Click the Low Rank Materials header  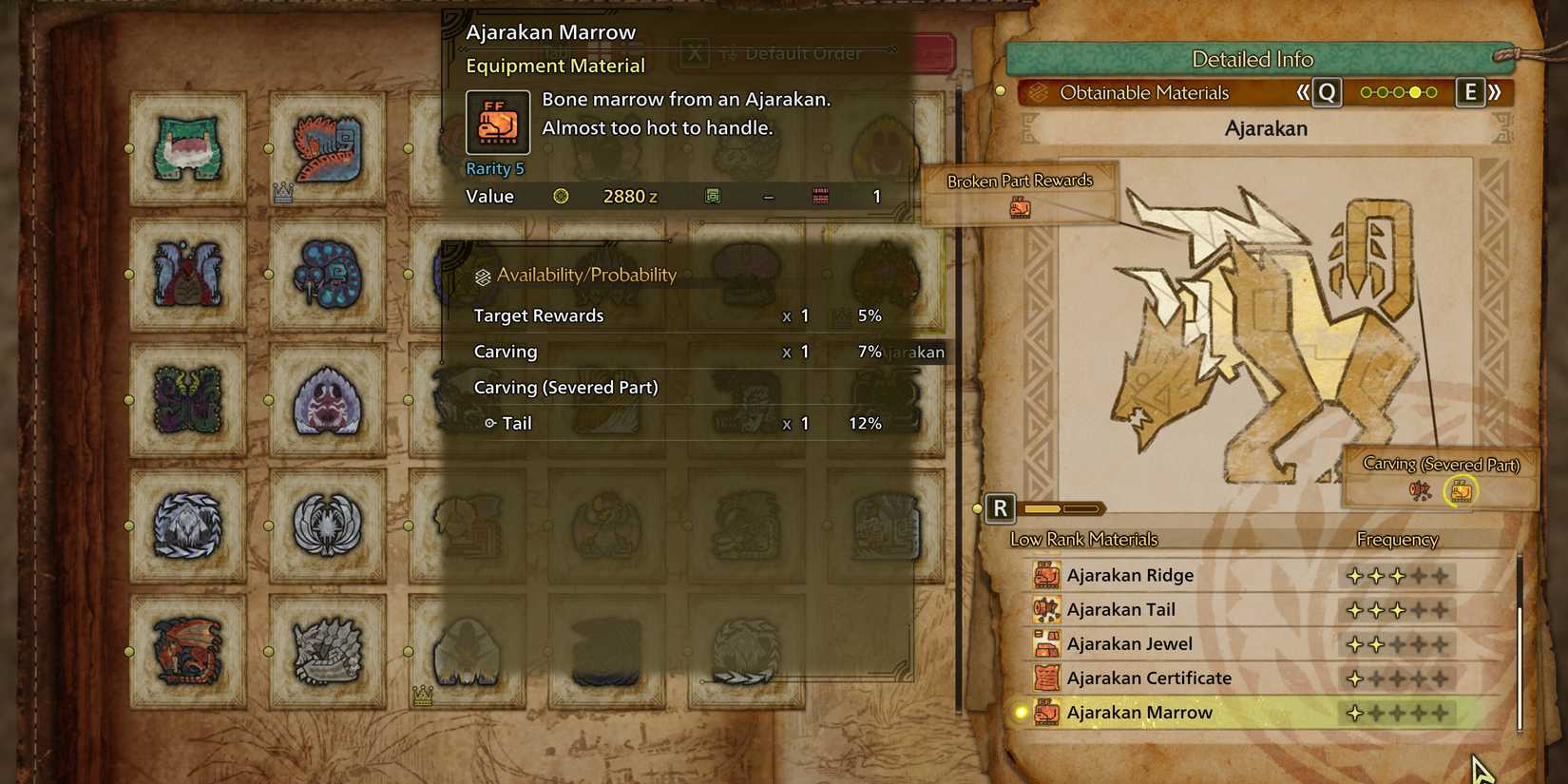coord(1082,539)
